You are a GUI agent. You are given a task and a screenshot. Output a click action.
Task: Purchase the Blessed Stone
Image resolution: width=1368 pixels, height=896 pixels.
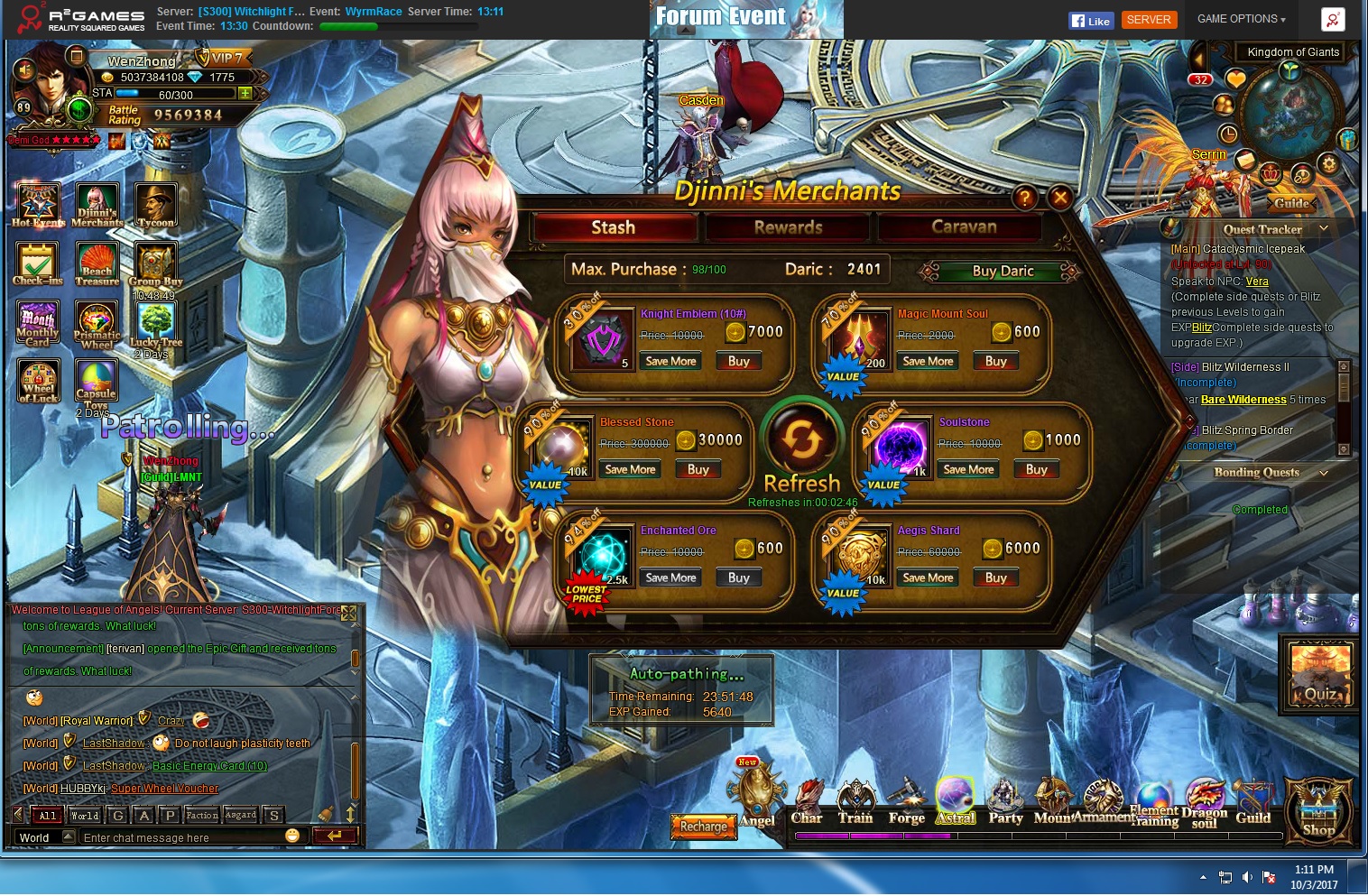point(698,469)
